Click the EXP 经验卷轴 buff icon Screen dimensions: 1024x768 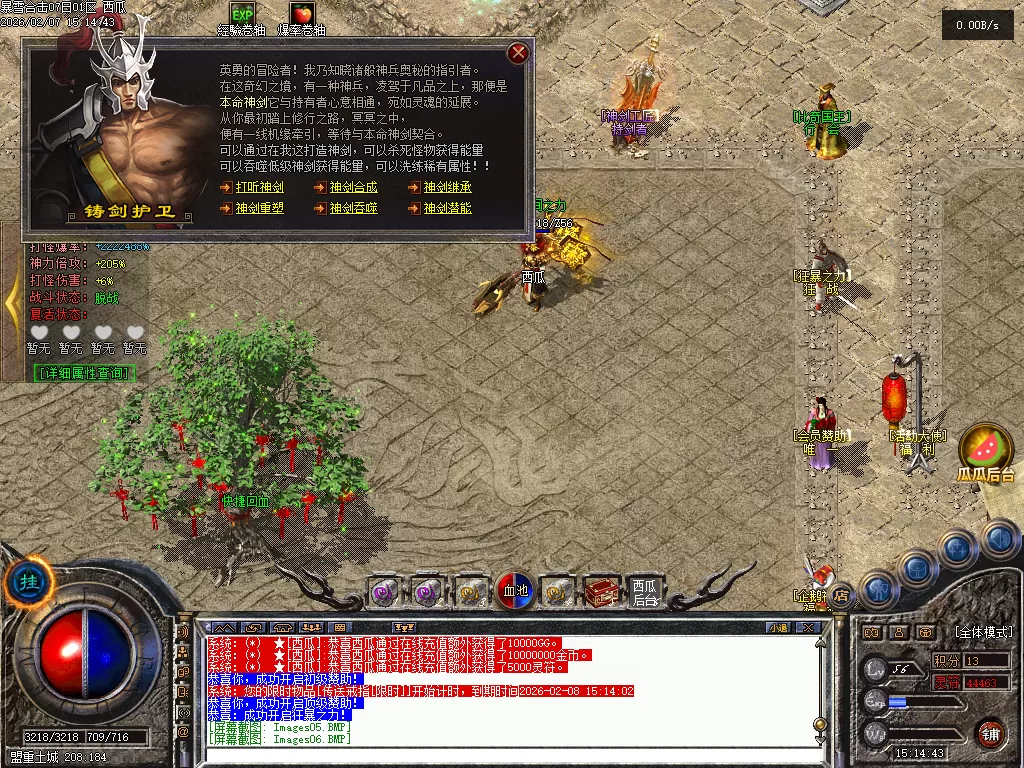click(242, 13)
